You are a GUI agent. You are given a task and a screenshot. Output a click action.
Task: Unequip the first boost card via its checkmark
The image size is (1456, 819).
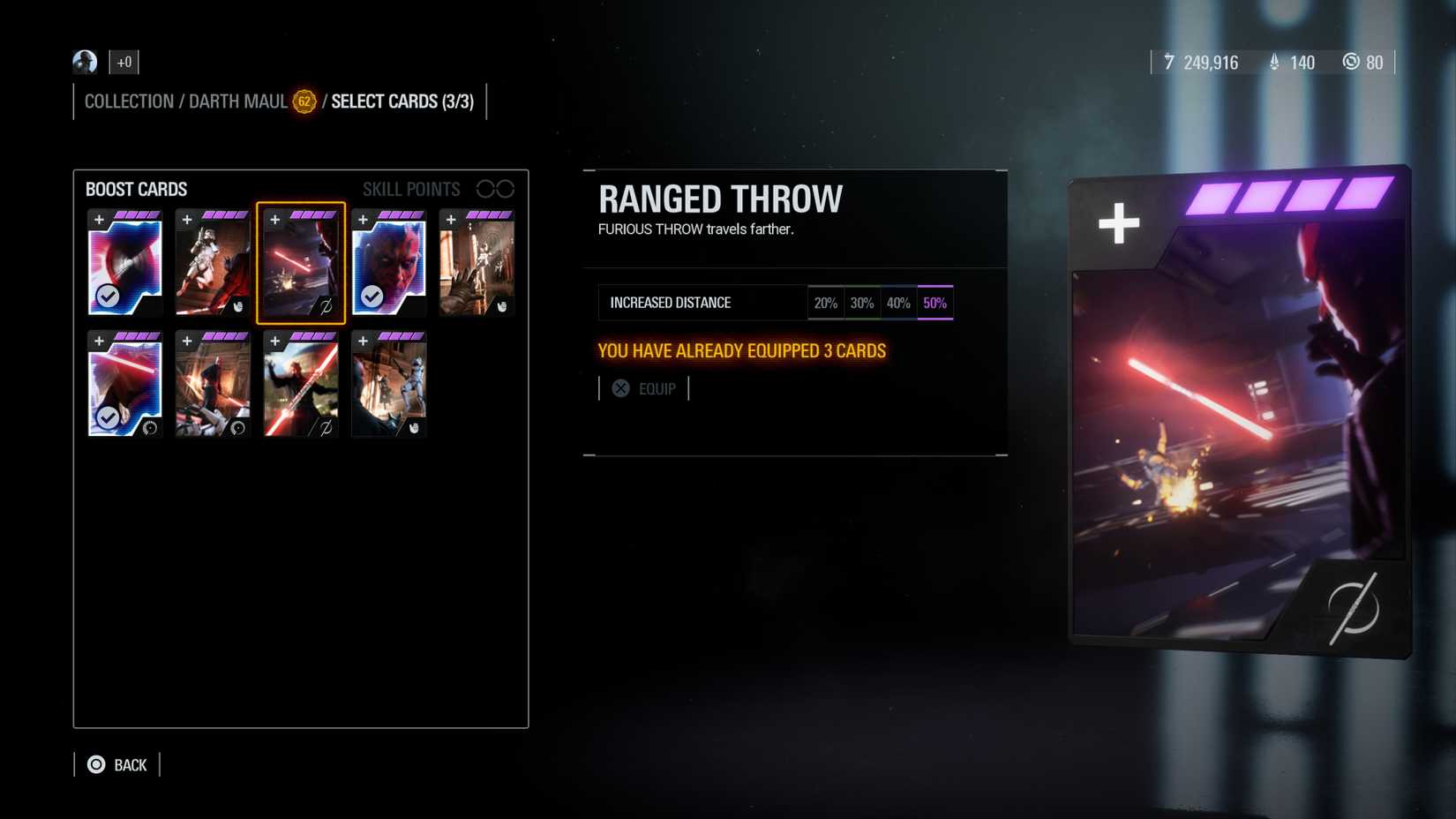(109, 297)
